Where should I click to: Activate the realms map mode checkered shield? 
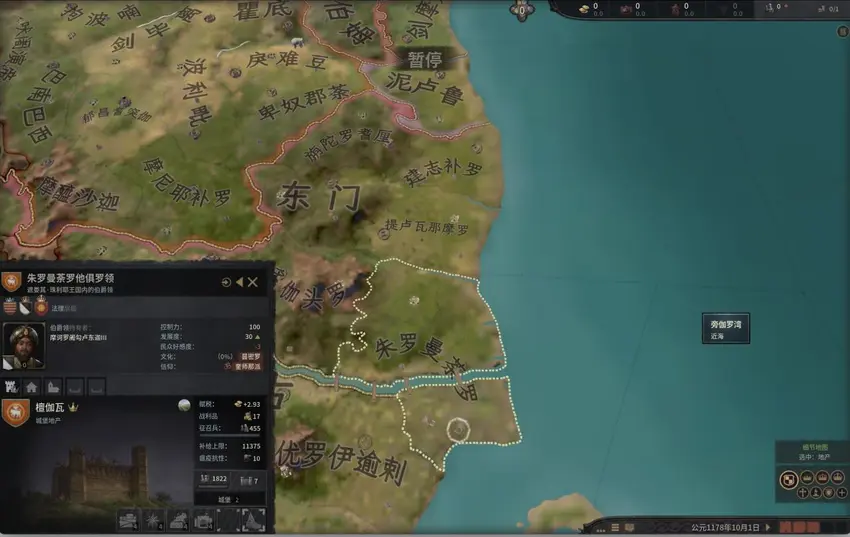coord(787,479)
